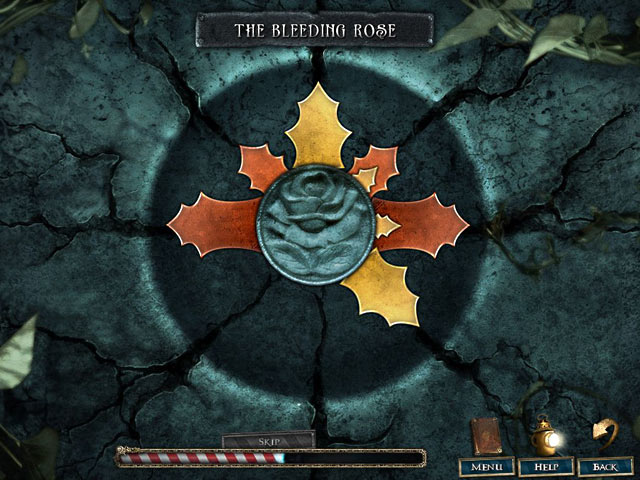Click the Help button
This screenshot has height=480, width=640.
coord(546,467)
